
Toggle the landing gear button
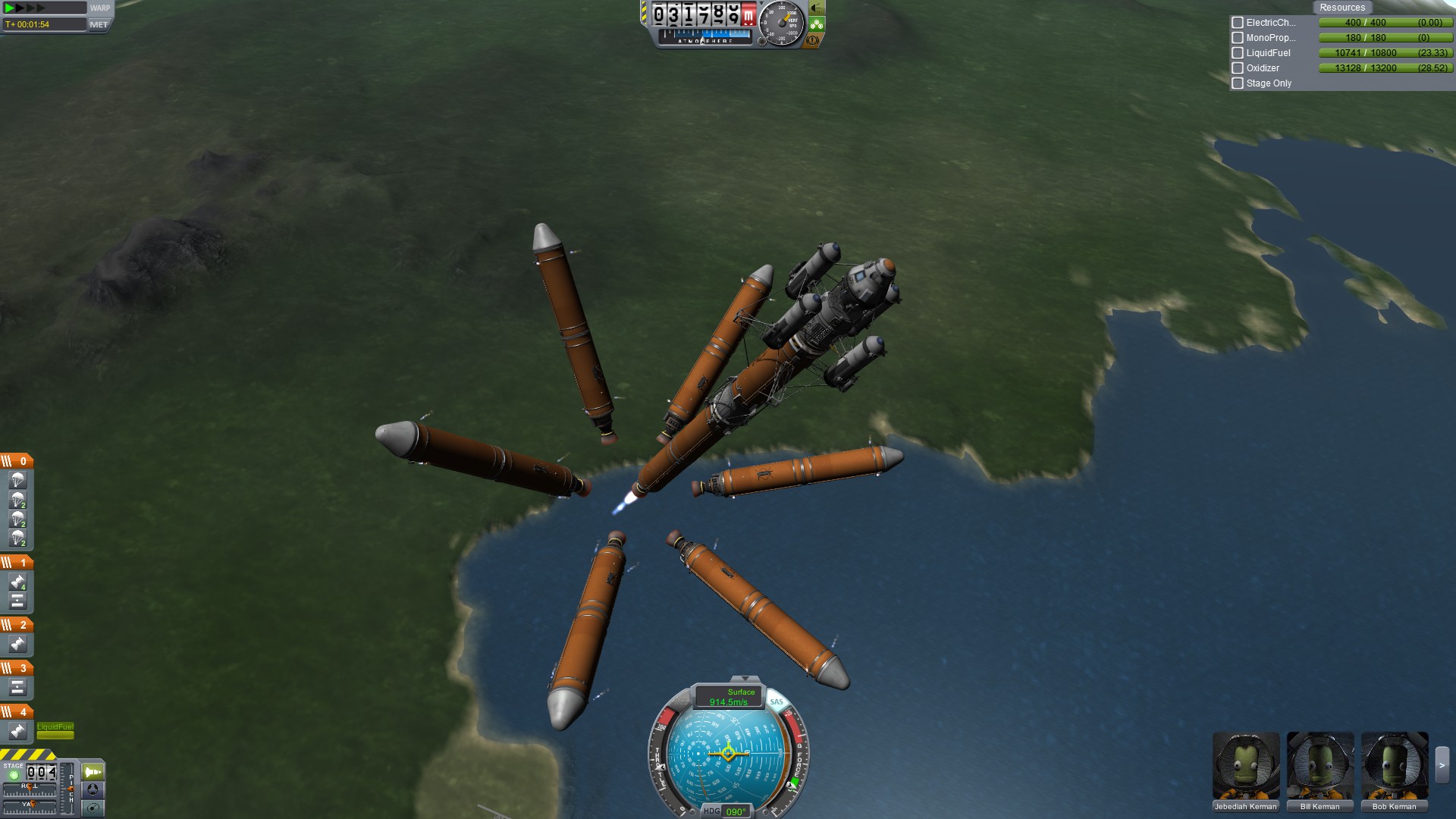817,24
